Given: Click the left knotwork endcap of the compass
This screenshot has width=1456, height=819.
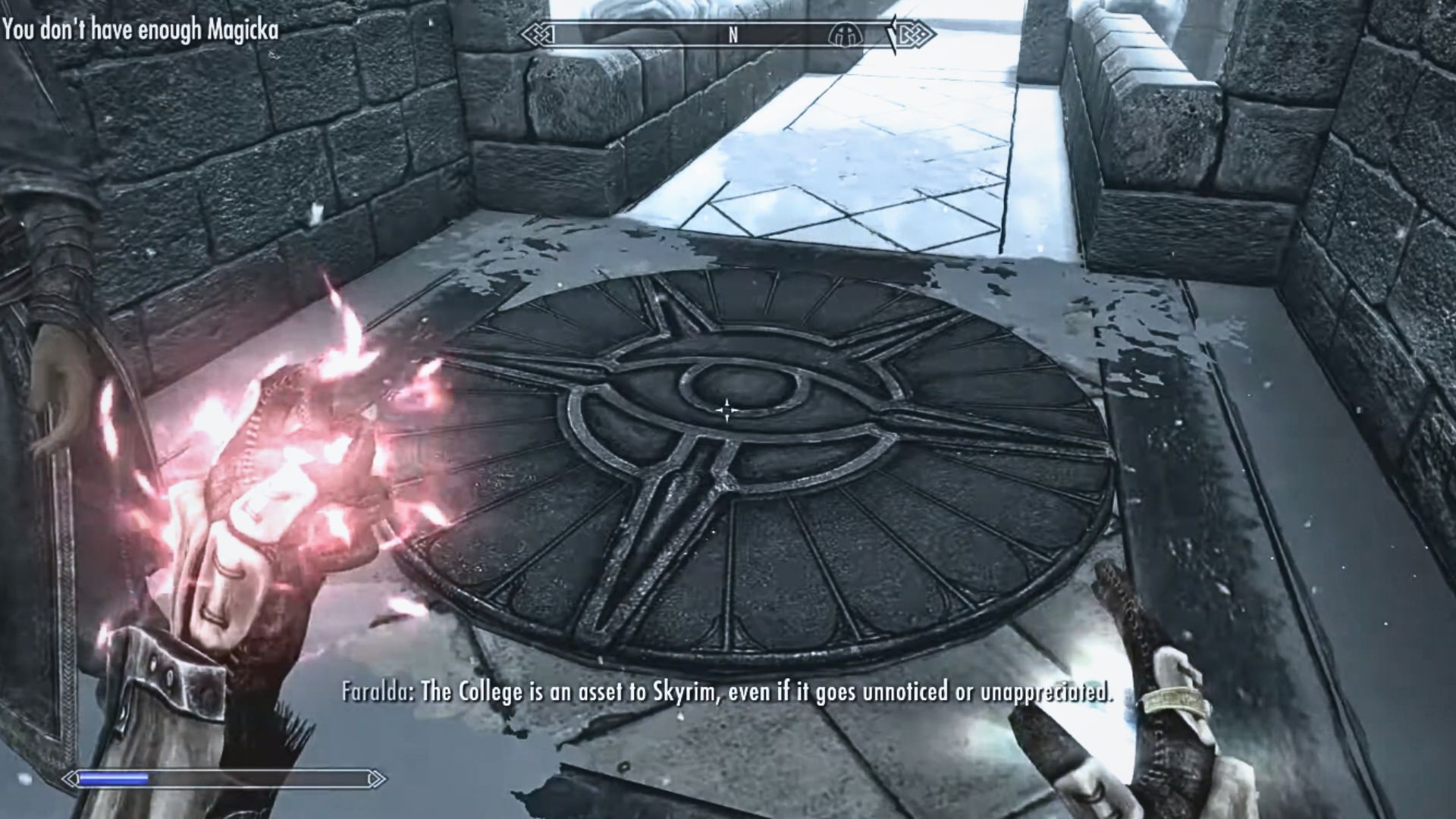Looking at the screenshot, I should (x=537, y=34).
